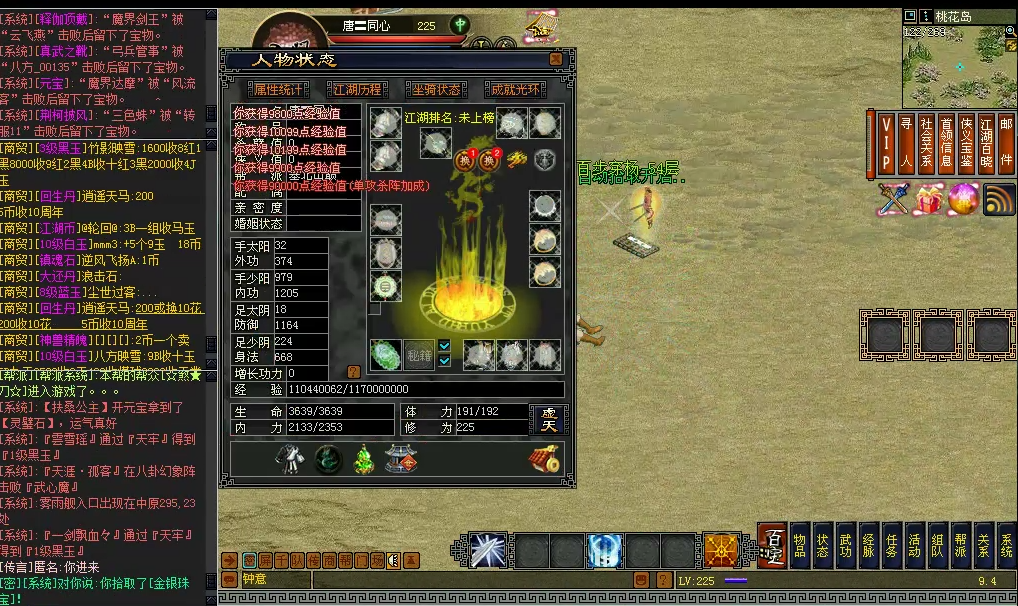The width and height of the screenshot is (1018, 606).
Task: Click the orange question mark help icon
Action: 353,372
